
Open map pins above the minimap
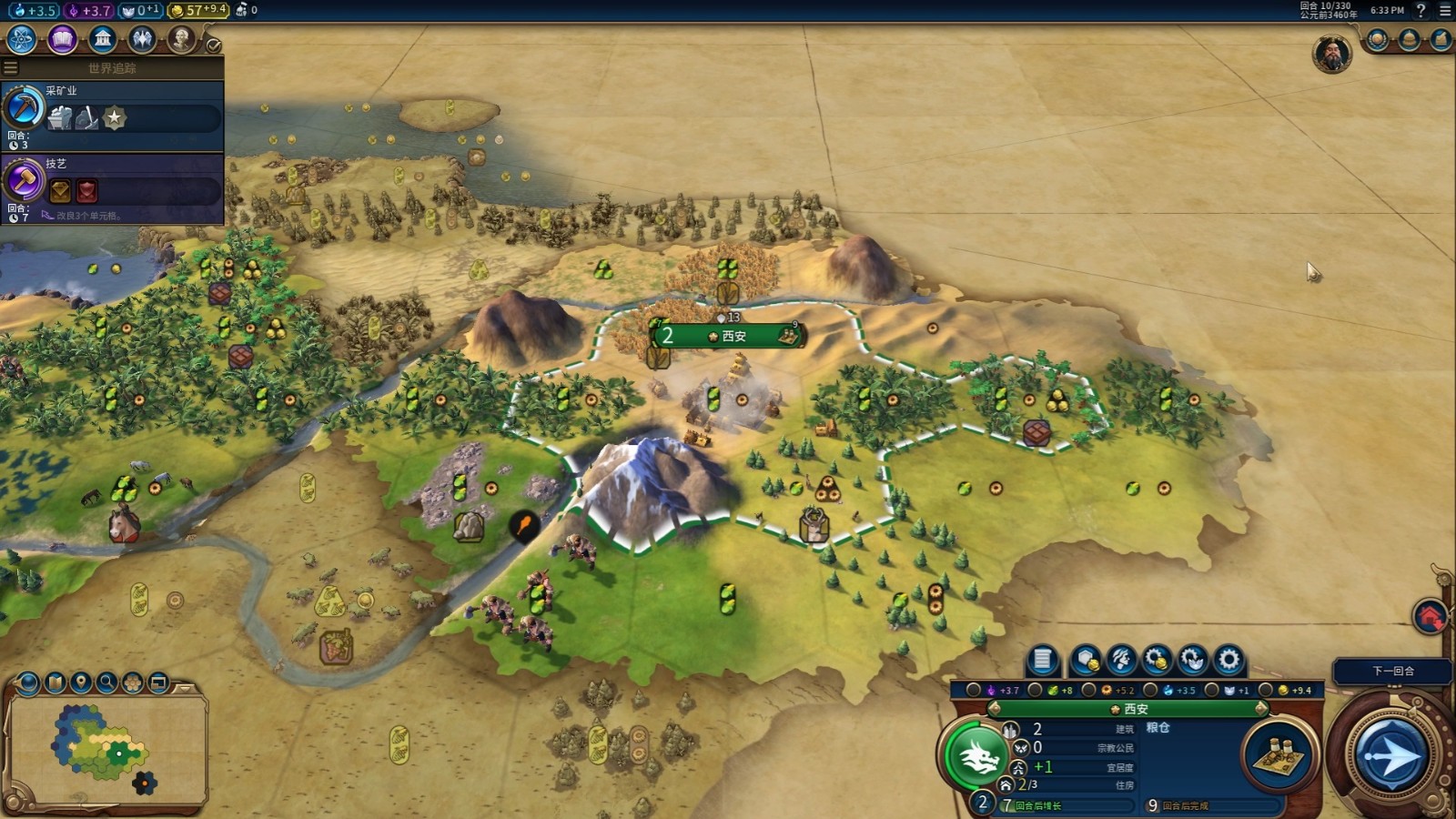click(x=81, y=682)
